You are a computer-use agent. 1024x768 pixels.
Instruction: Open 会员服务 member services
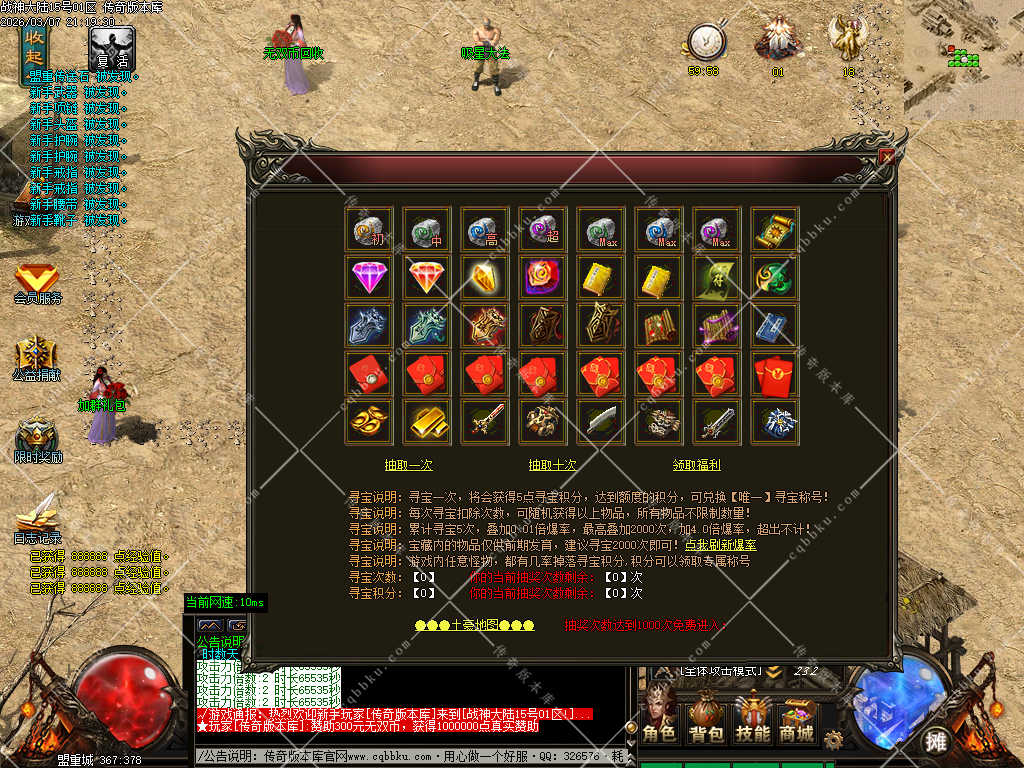[37, 284]
